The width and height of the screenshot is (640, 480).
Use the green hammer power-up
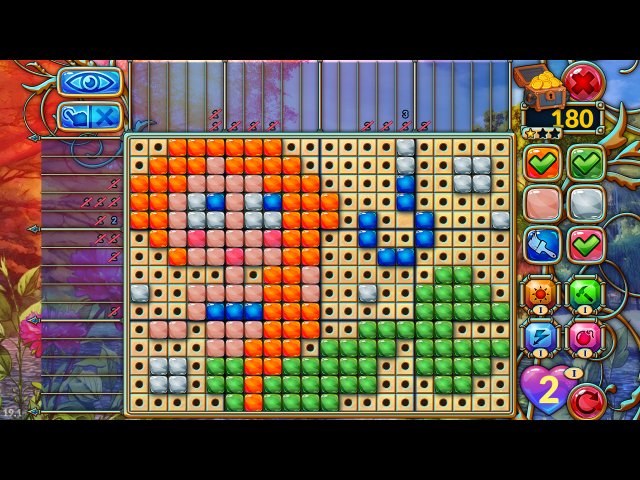pos(585,294)
